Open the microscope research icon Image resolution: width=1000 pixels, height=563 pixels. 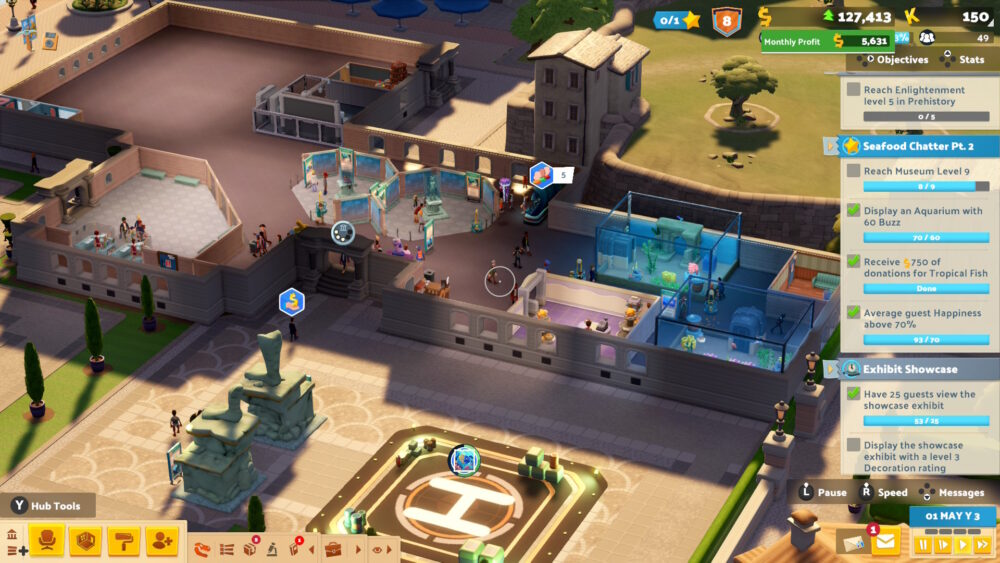pos(272,549)
